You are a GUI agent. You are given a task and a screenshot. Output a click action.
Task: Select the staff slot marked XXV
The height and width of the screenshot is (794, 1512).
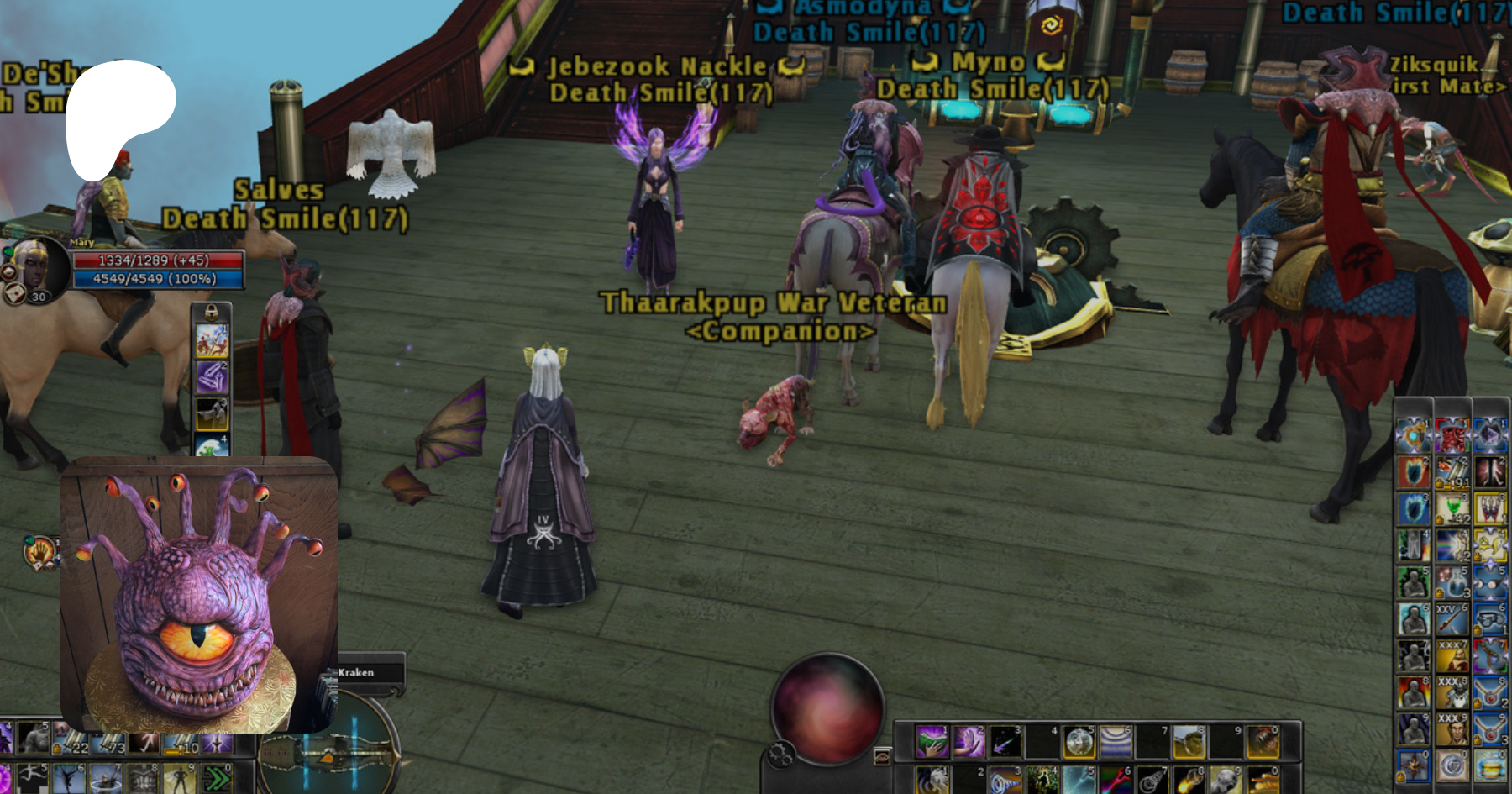[x=1452, y=620]
